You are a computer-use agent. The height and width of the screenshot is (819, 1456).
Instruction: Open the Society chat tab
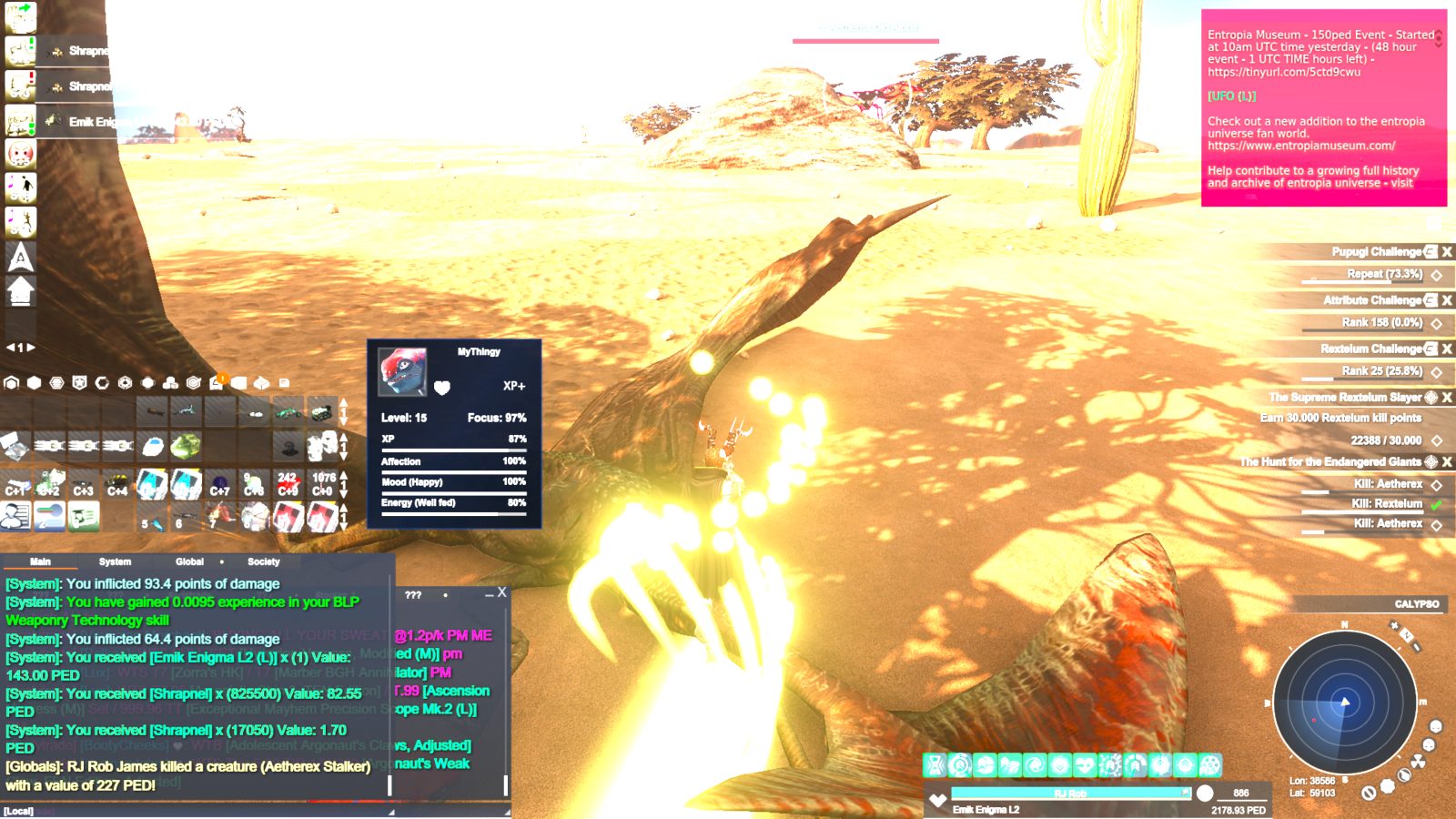(262, 561)
